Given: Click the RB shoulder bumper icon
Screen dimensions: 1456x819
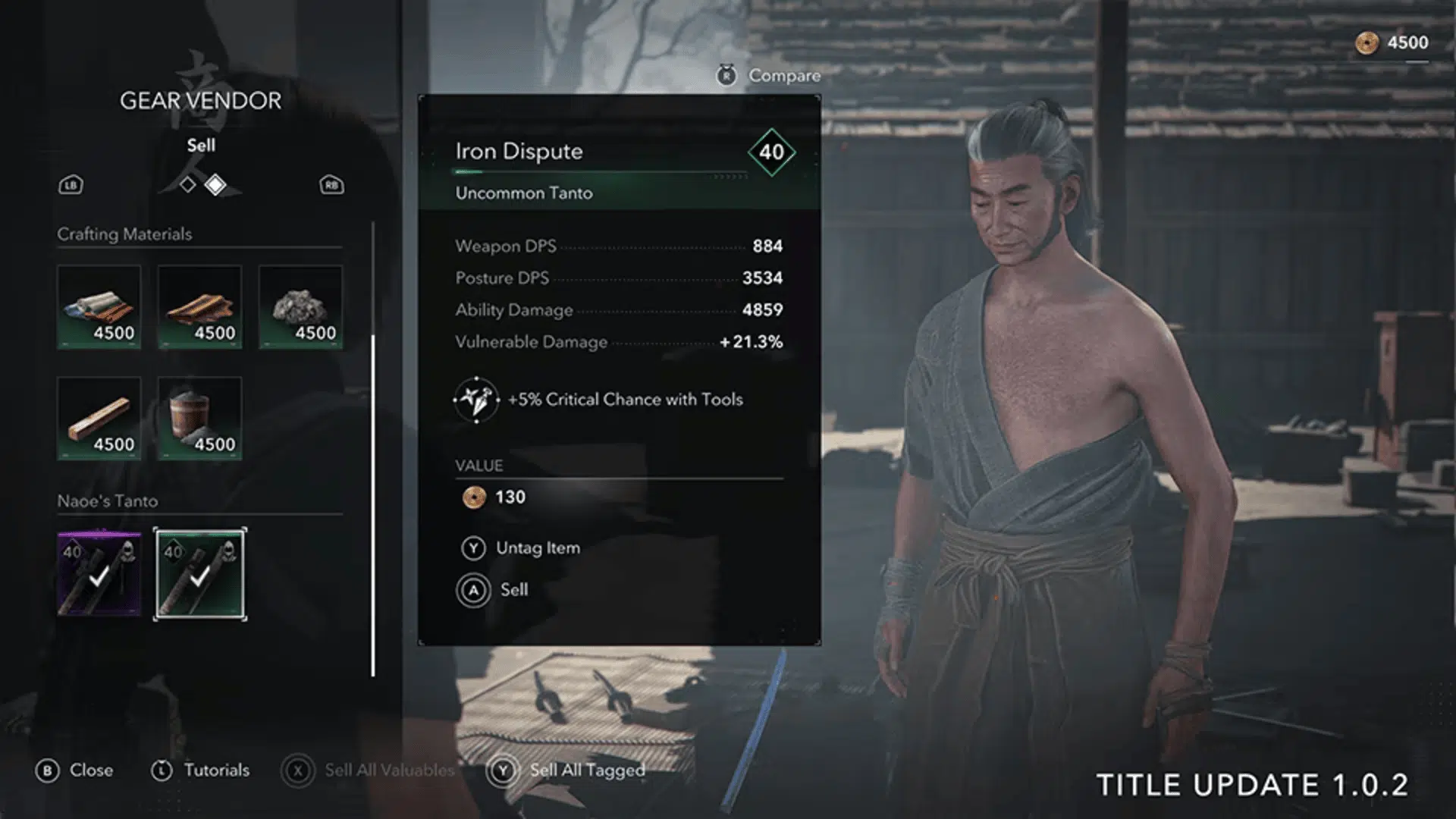Looking at the screenshot, I should [x=331, y=184].
